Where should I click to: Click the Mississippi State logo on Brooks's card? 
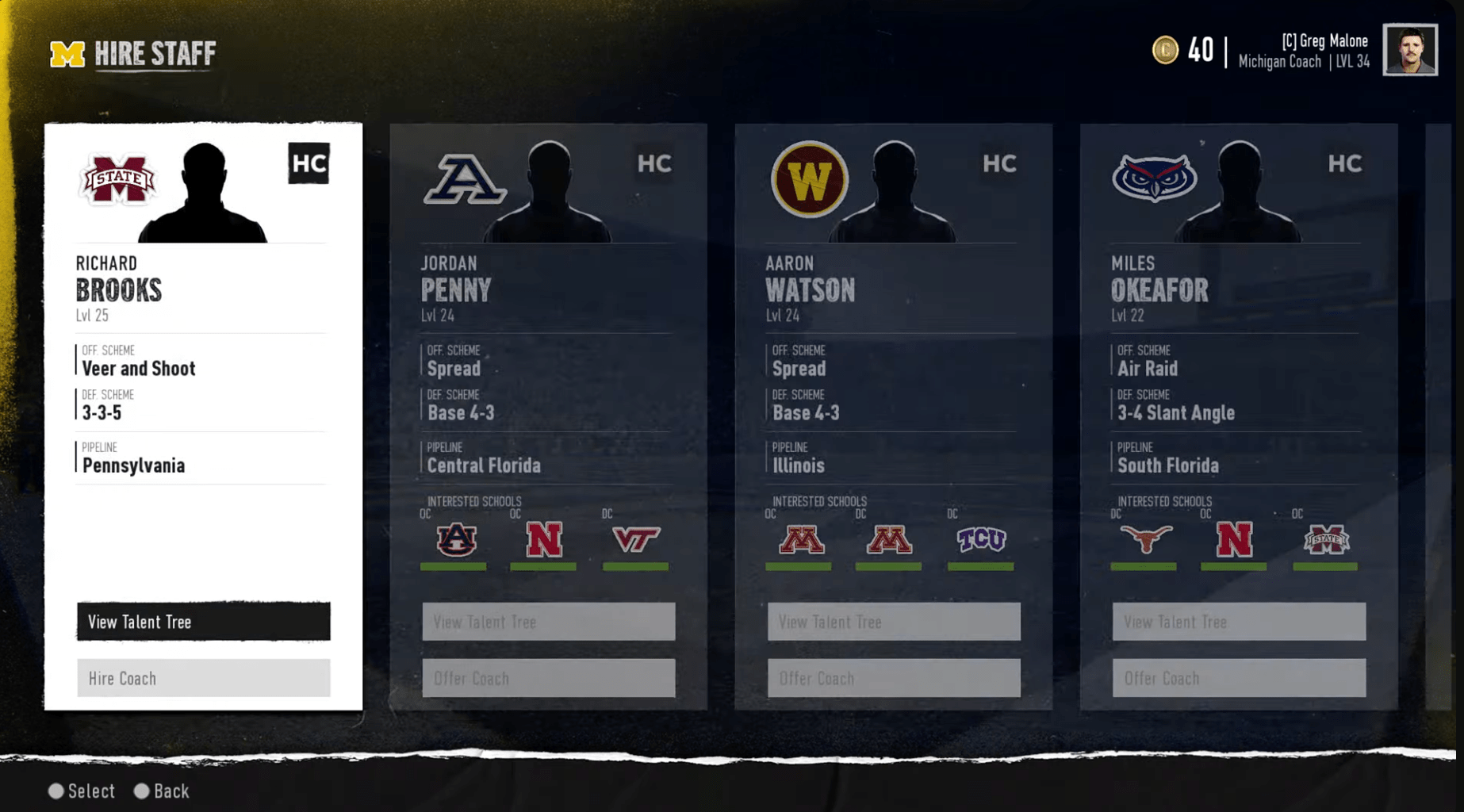tap(117, 178)
